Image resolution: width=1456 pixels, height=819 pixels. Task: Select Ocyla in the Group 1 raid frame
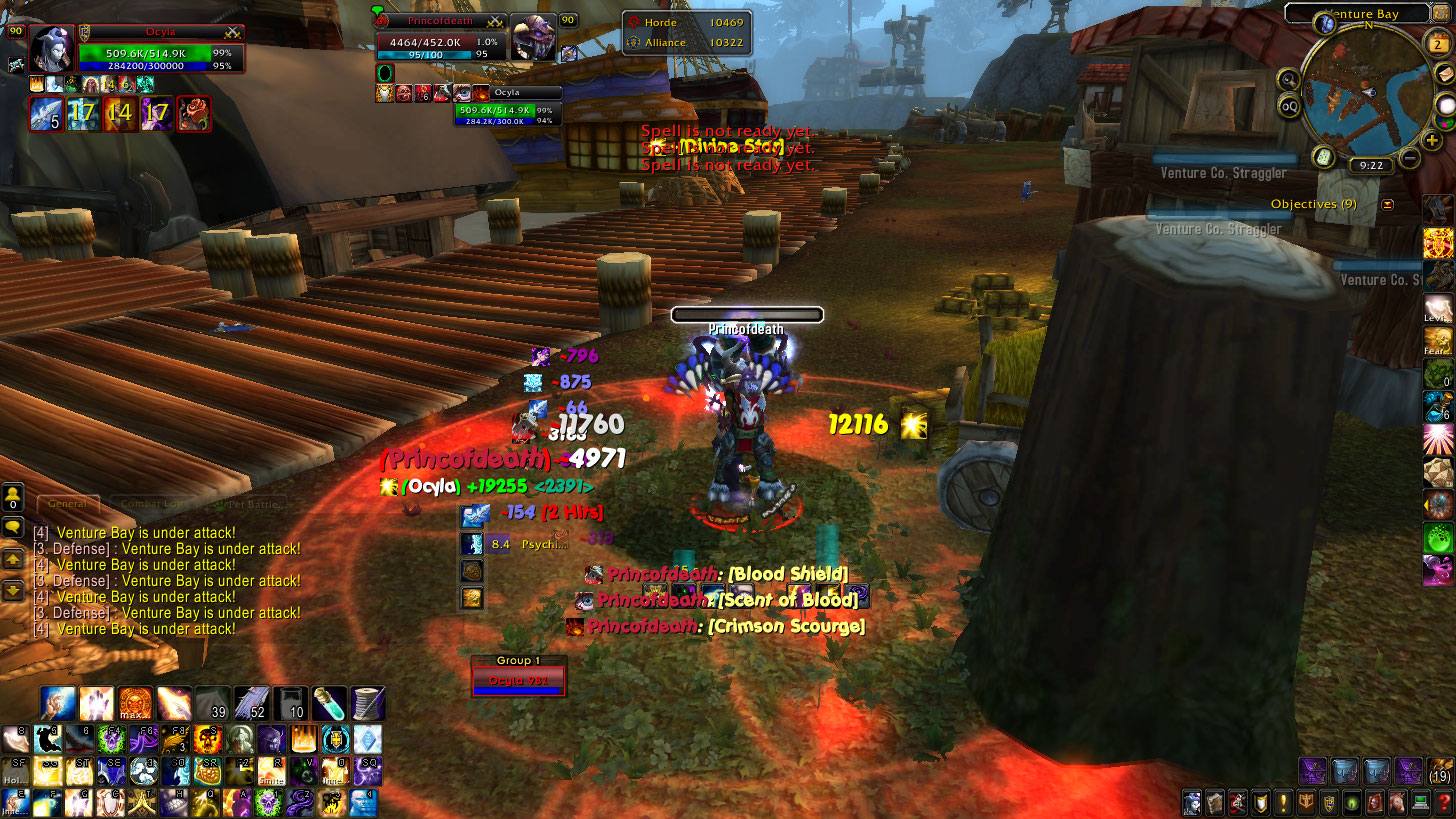(x=519, y=680)
